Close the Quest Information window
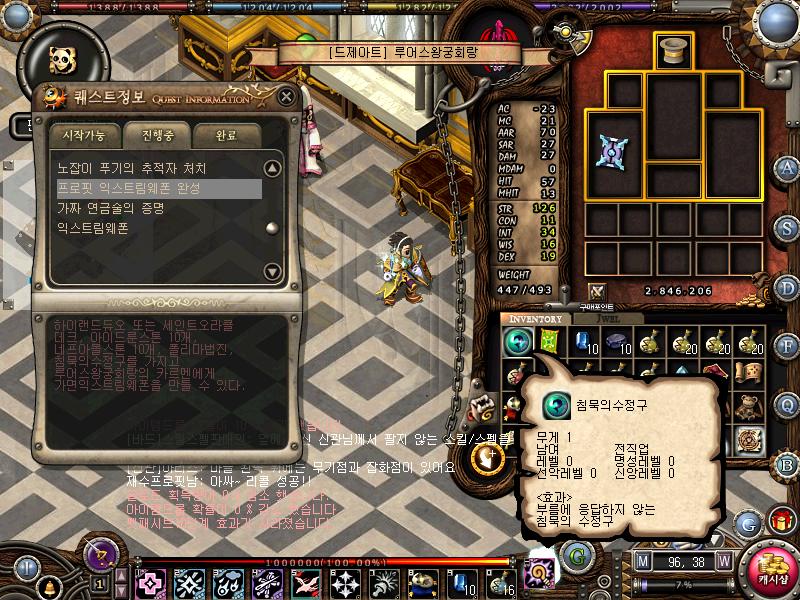Viewport: 800px width, 600px height. 287,97
